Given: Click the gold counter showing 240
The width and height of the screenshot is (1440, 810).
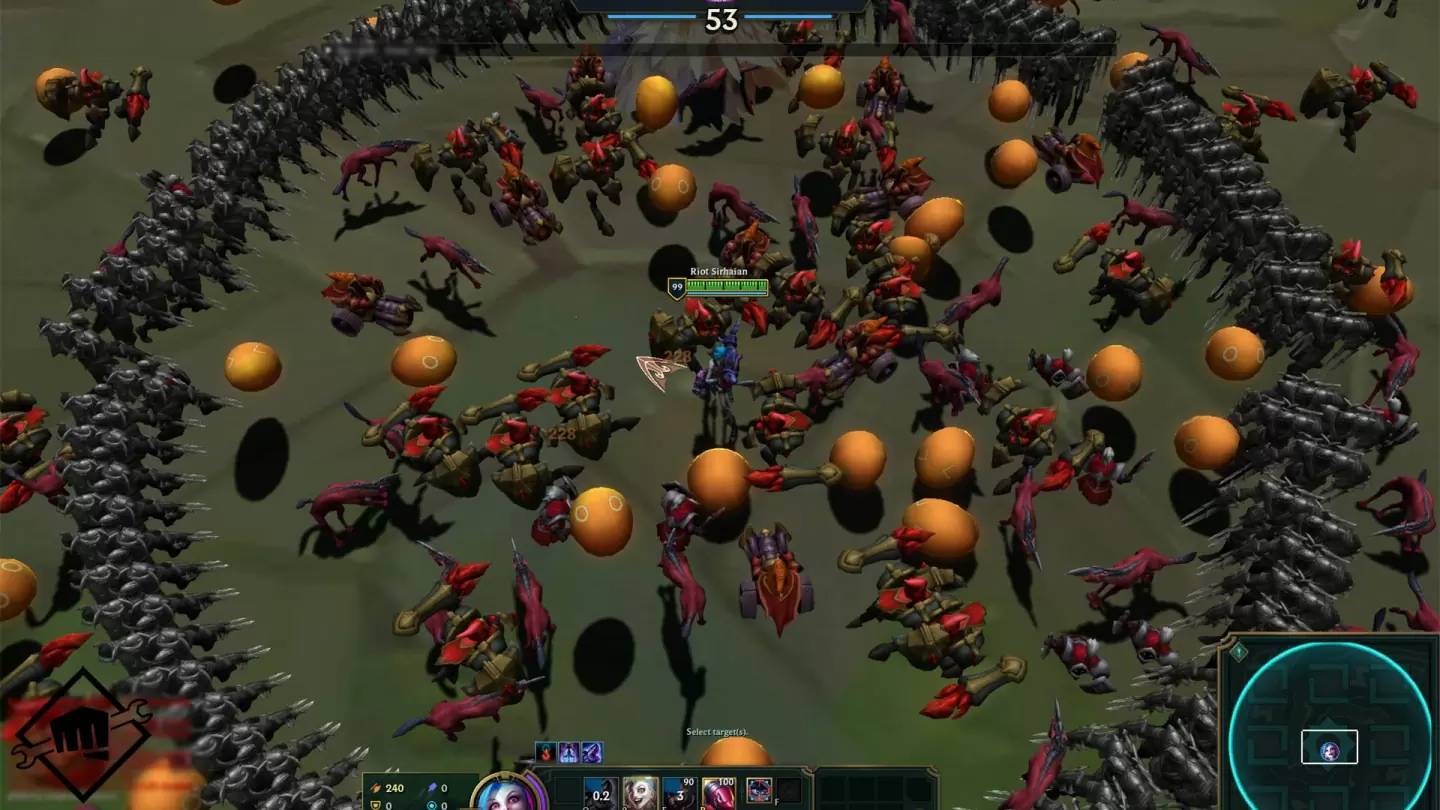Looking at the screenshot, I should (x=395, y=787).
